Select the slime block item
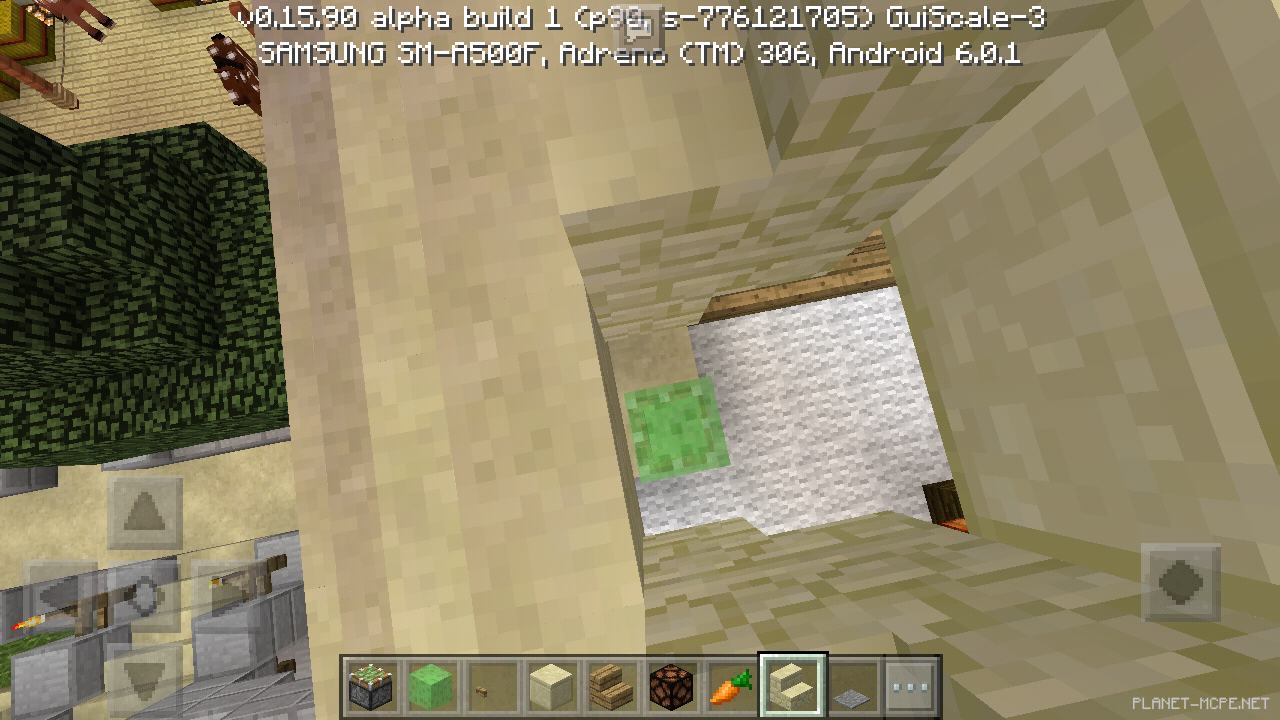The image size is (1280, 720). pyautogui.click(x=431, y=686)
